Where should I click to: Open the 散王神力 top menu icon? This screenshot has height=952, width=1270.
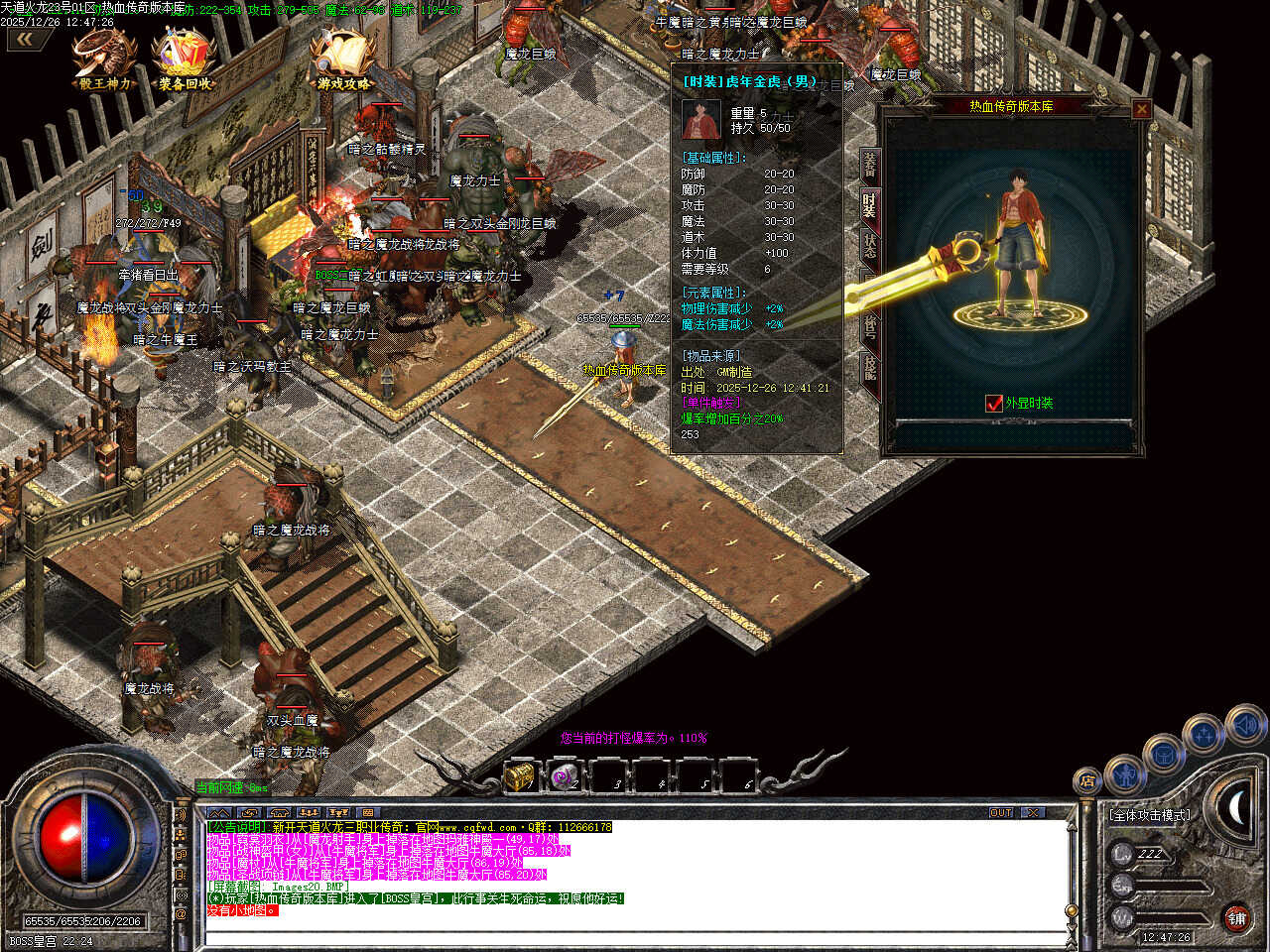[x=105, y=58]
